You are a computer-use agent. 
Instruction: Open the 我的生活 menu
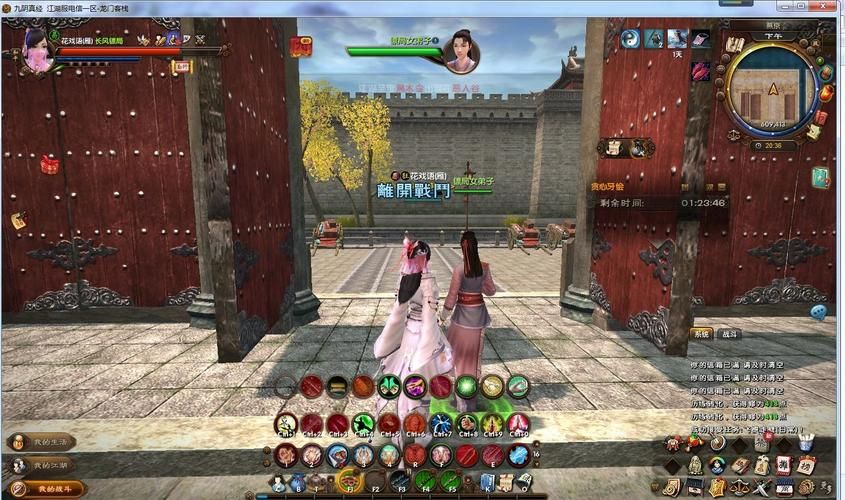(x=44, y=442)
